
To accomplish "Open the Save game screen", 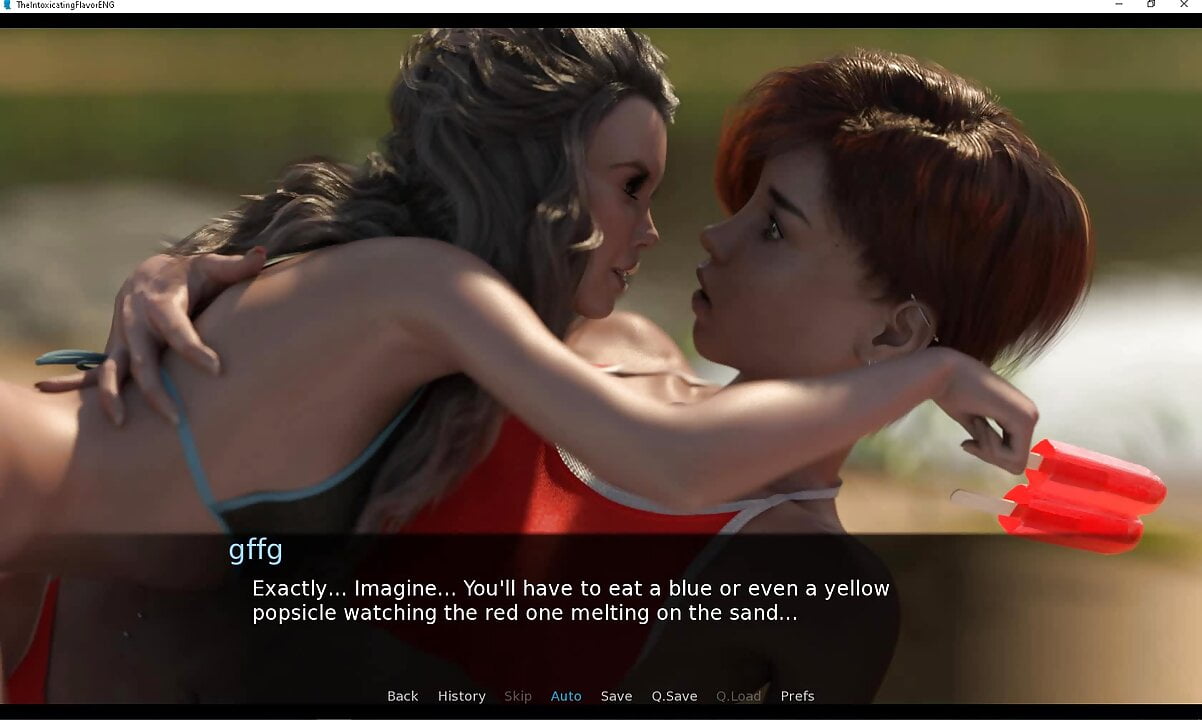I will click(616, 696).
